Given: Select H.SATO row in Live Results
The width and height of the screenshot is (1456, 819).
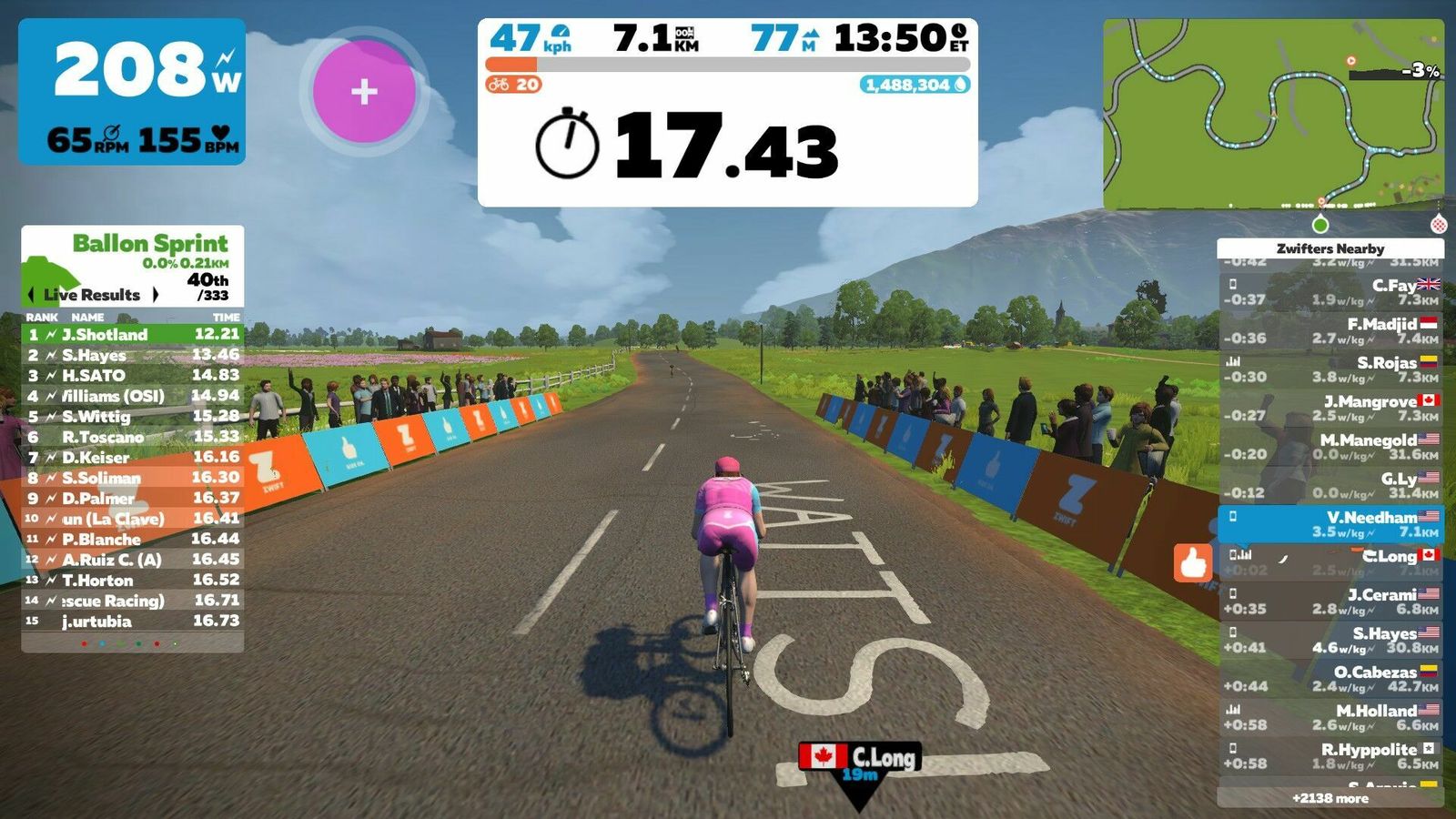Looking at the screenshot, I should [x=132, y=375].
